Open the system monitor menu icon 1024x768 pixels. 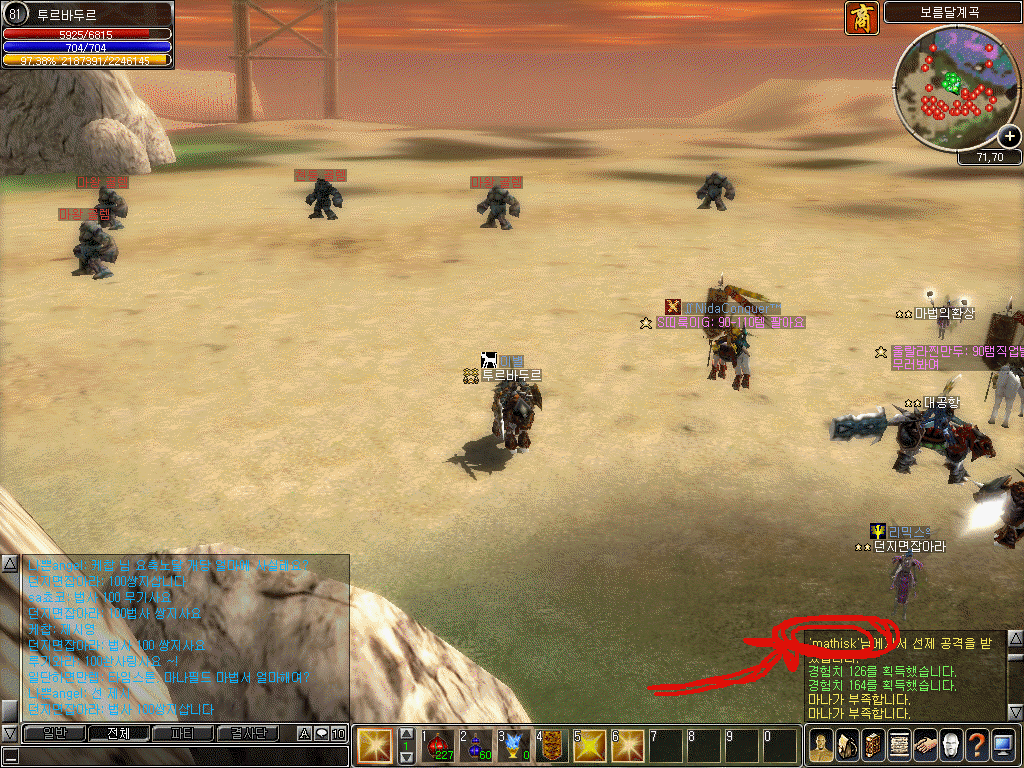[1002, 745]
